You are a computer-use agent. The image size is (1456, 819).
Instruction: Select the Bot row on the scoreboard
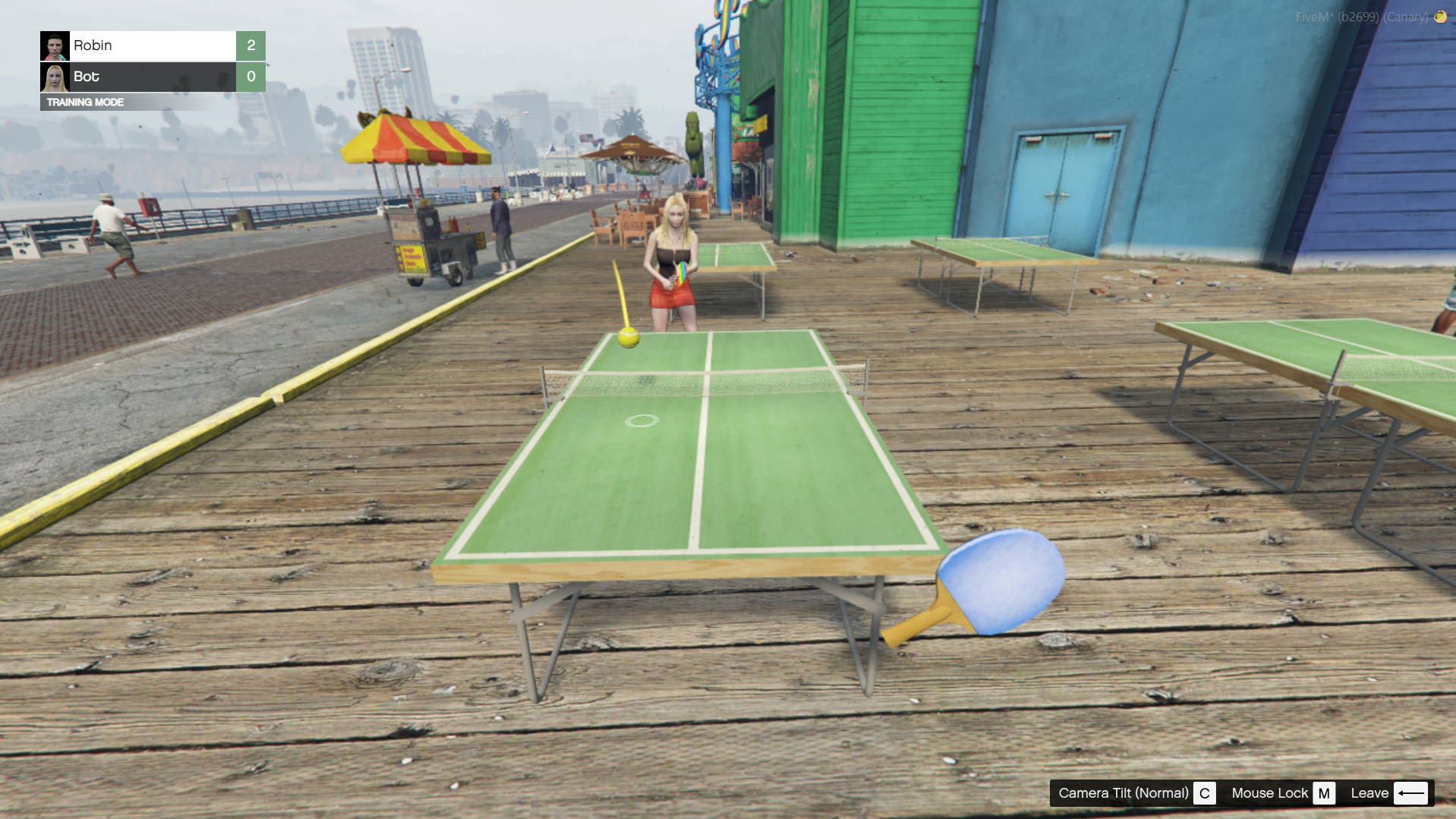(x=153, y=77)
